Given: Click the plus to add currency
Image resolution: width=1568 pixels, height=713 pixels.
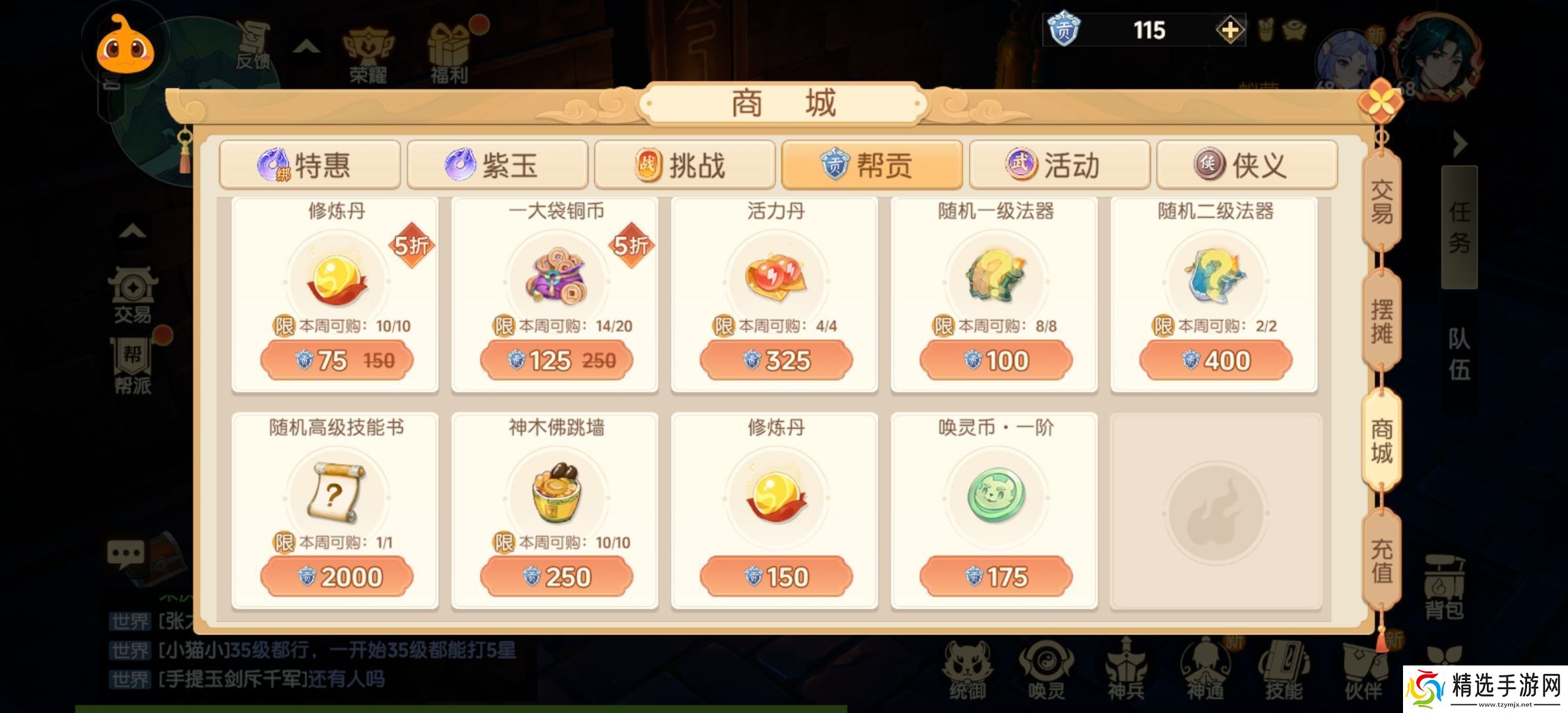Looking at the screenshot, I should point(1231,30).
